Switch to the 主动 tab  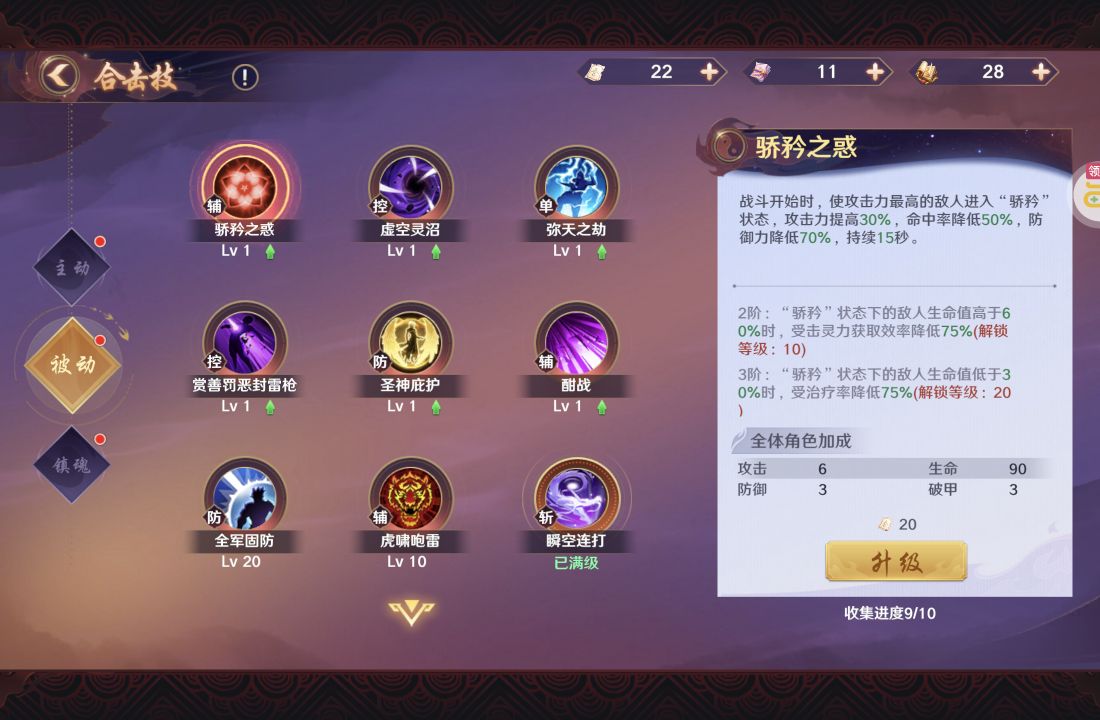(x=72, y=268)
